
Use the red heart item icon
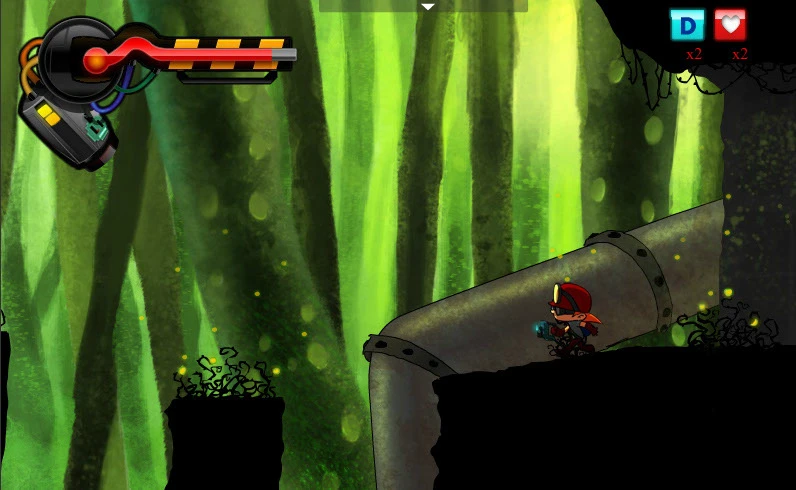(x=730, y=25)
